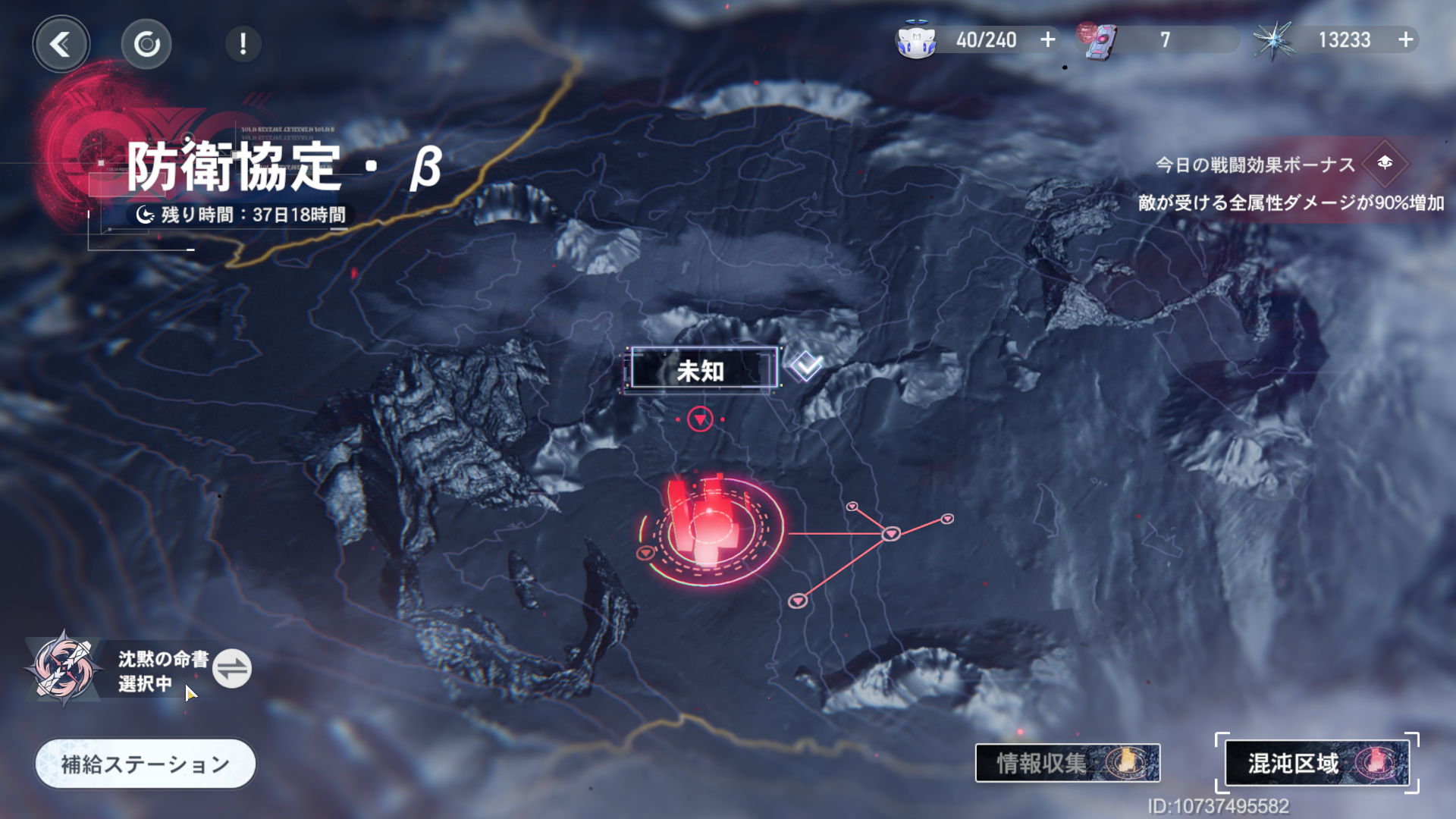1456x819 pixels.
Task: Open the 補給ステーション shop
Action: pos(145,764)
